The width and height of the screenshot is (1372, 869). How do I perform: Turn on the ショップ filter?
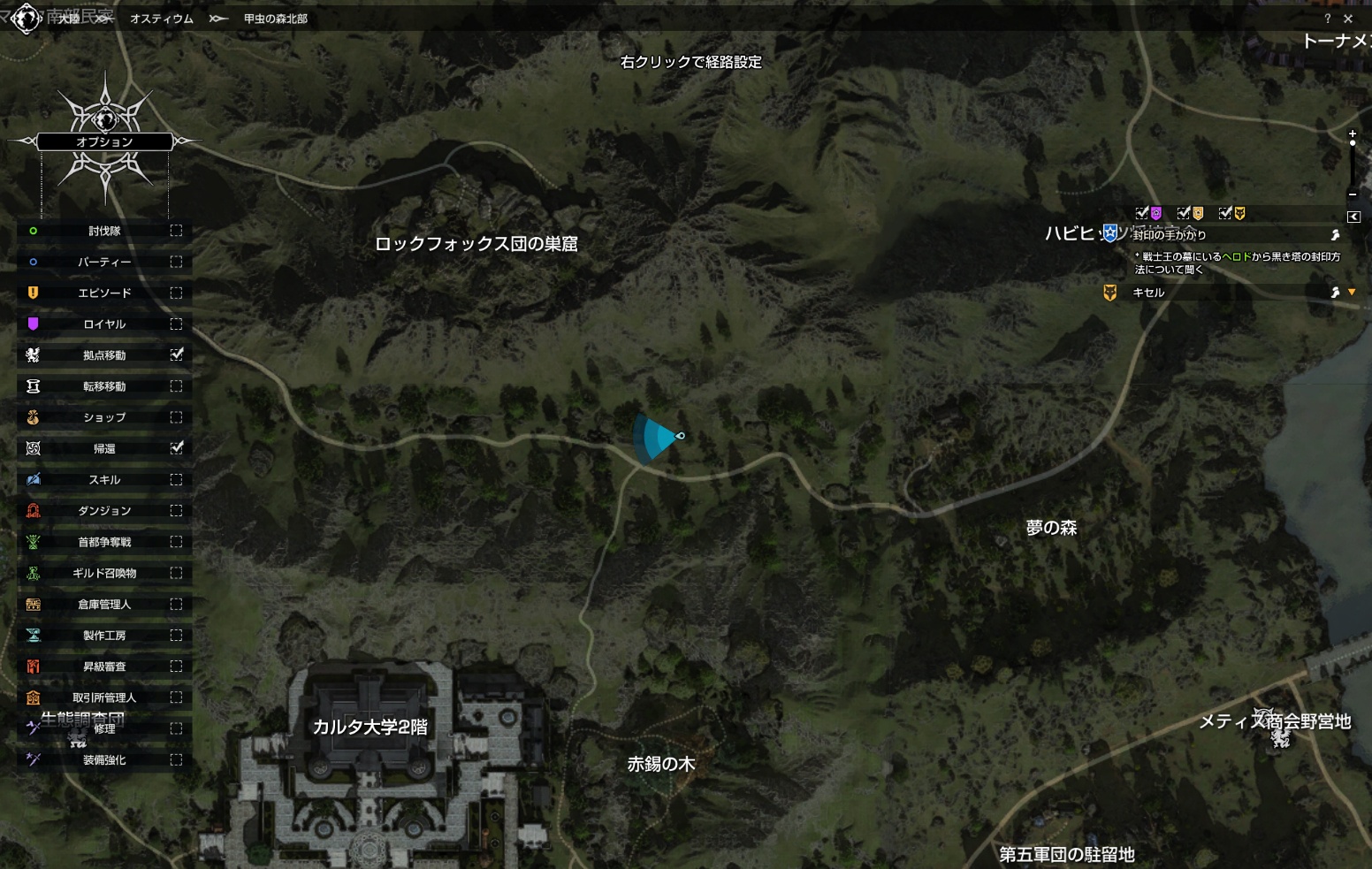click(176, 417)
